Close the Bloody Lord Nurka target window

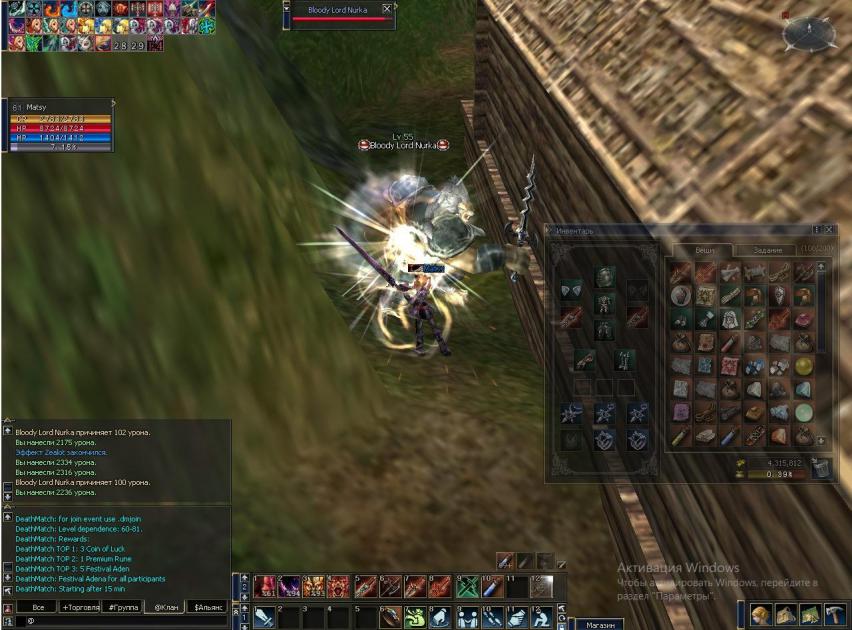pyautogui.click(x=387, y=9)
